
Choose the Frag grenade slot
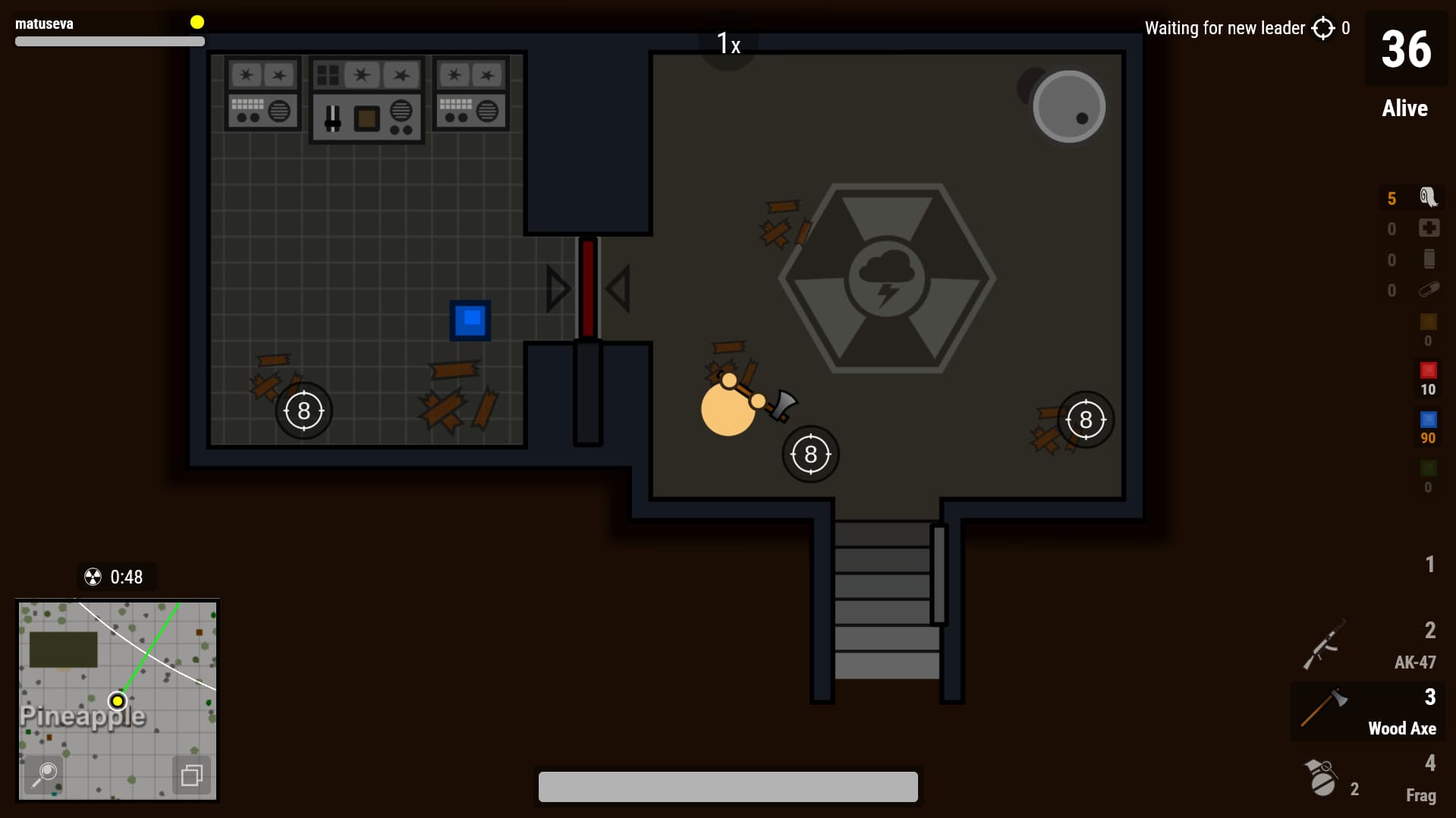pyautogui.click(x=1368, y=779)
